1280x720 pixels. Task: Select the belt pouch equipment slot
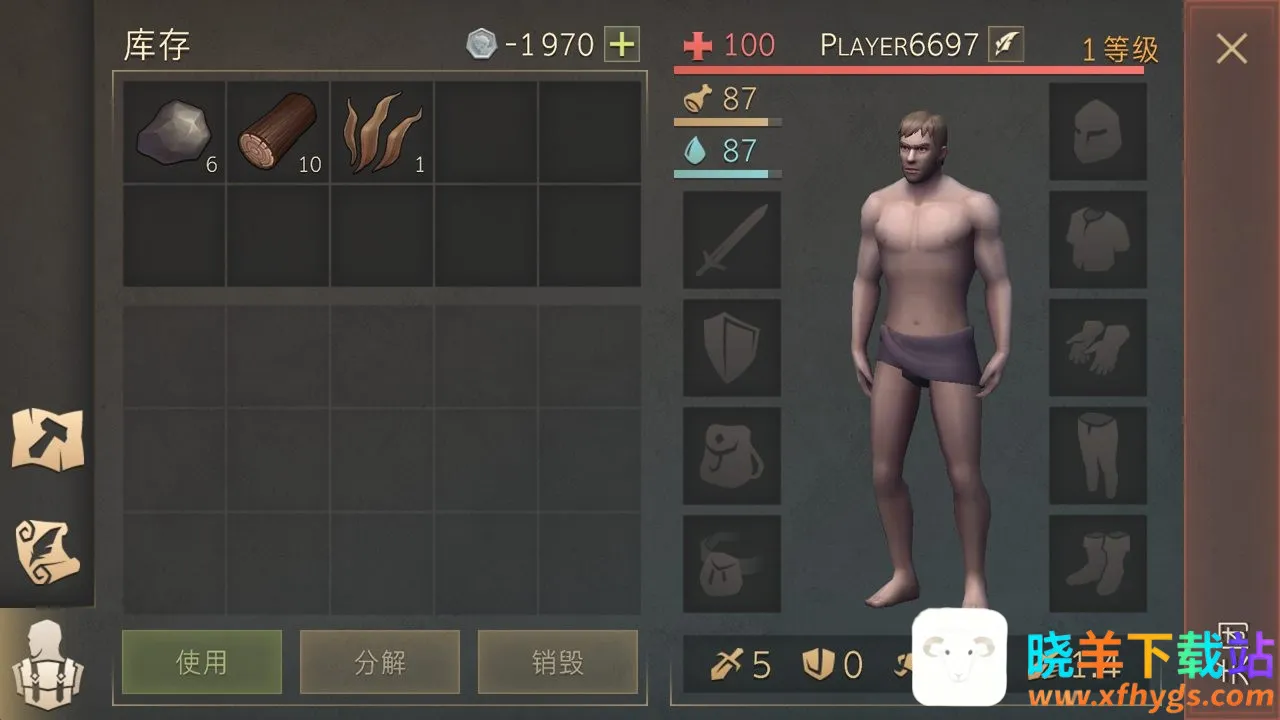tap(732, 564)
